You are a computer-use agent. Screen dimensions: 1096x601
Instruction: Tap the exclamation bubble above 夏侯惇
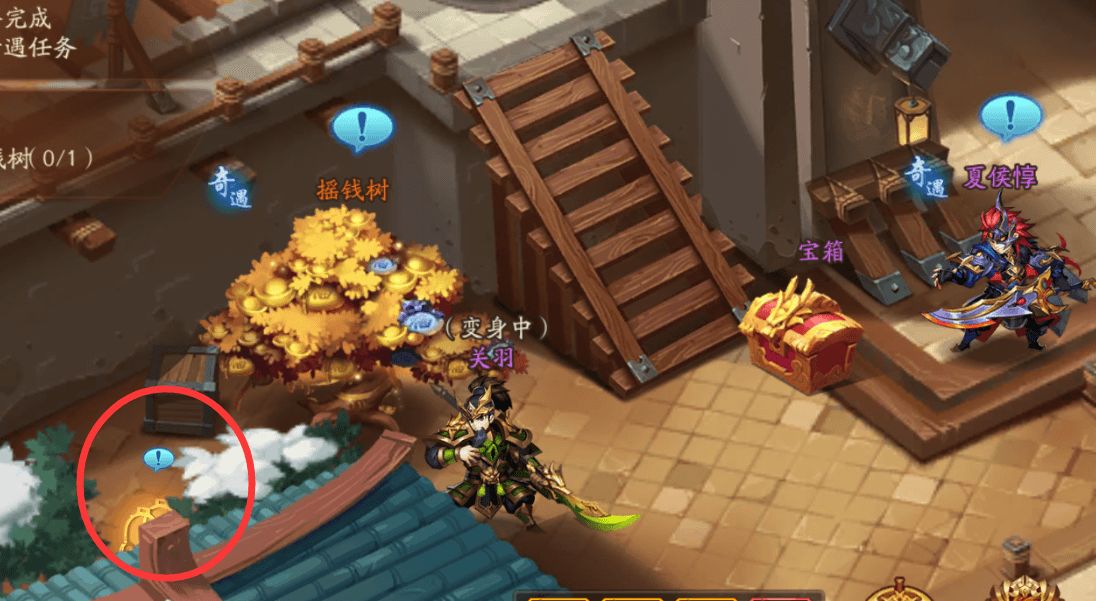tap(1010, 117)
